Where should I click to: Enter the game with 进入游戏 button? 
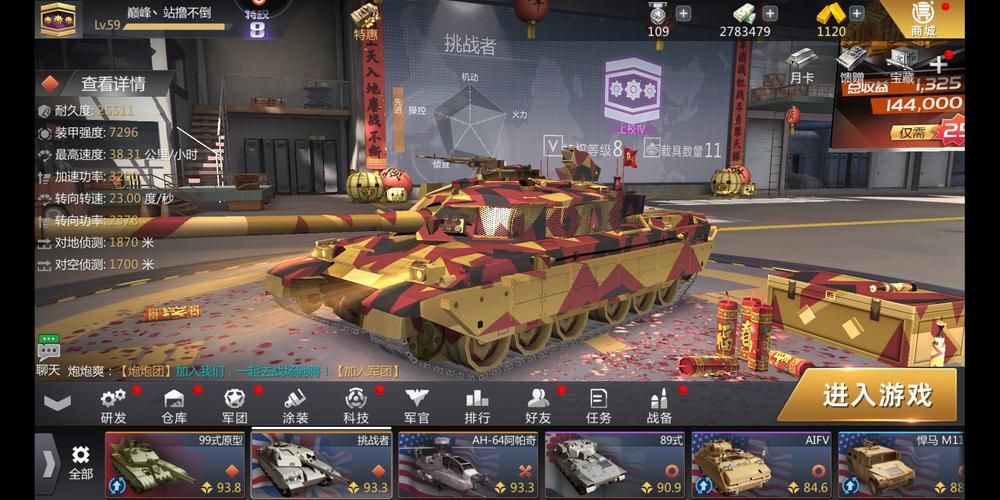[876, 395]
